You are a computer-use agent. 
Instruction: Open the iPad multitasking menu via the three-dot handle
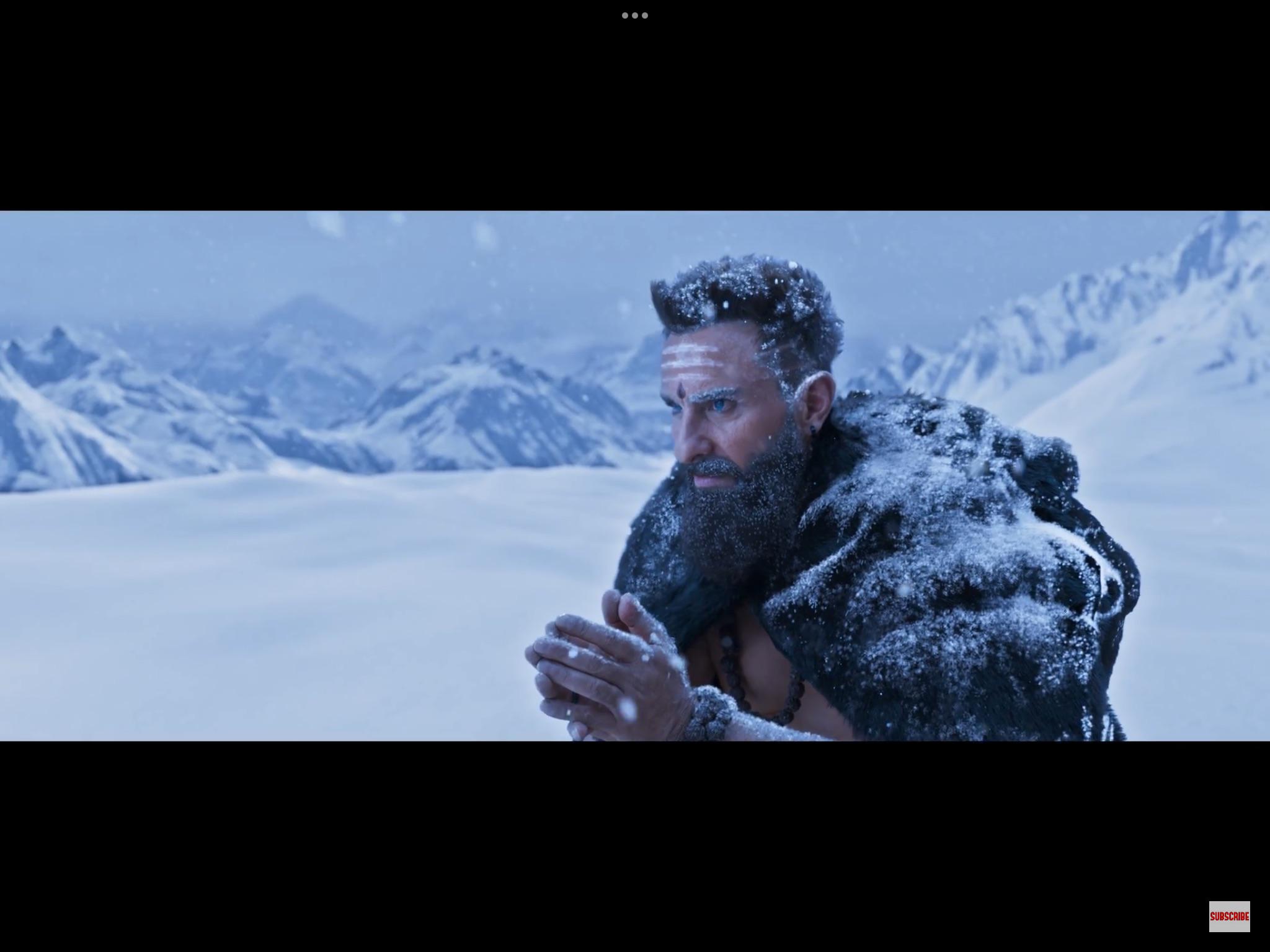click(x=635, y=14)
